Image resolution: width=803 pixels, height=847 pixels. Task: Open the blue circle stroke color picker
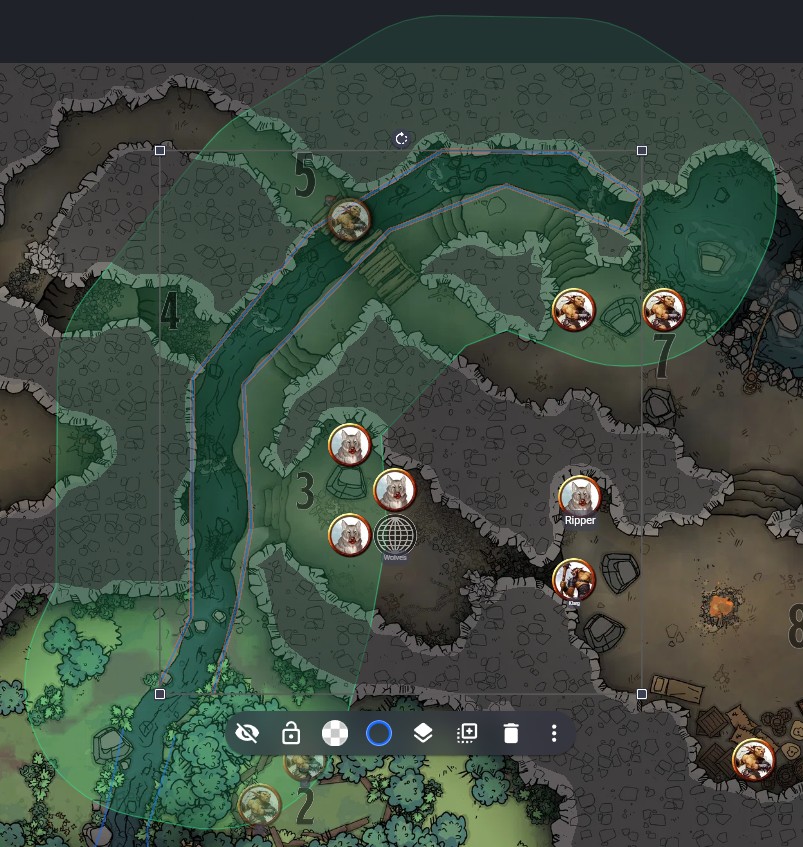(x=379, y=733)
